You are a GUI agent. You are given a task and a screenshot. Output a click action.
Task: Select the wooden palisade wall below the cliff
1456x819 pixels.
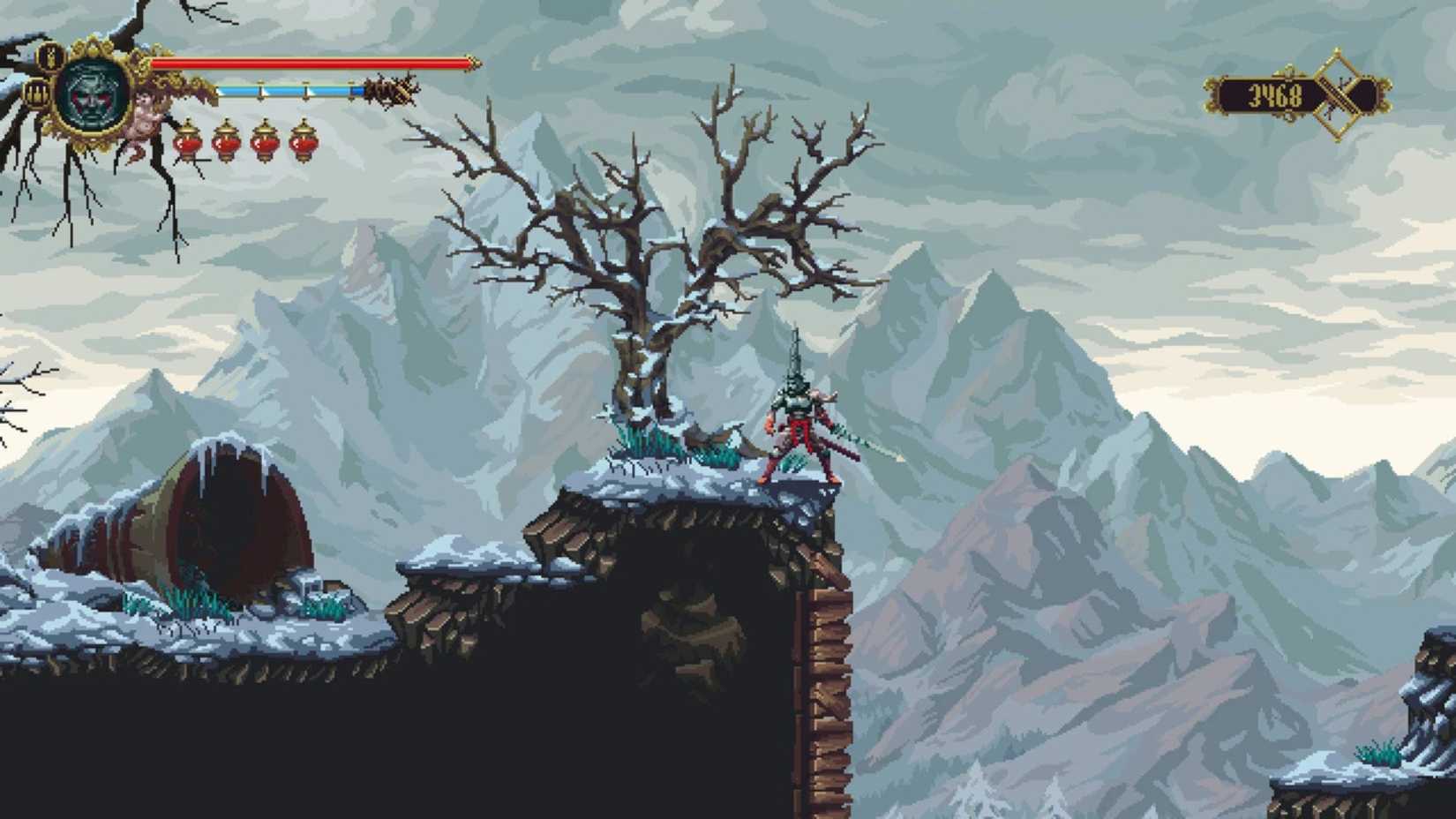[x=825, y=662]
